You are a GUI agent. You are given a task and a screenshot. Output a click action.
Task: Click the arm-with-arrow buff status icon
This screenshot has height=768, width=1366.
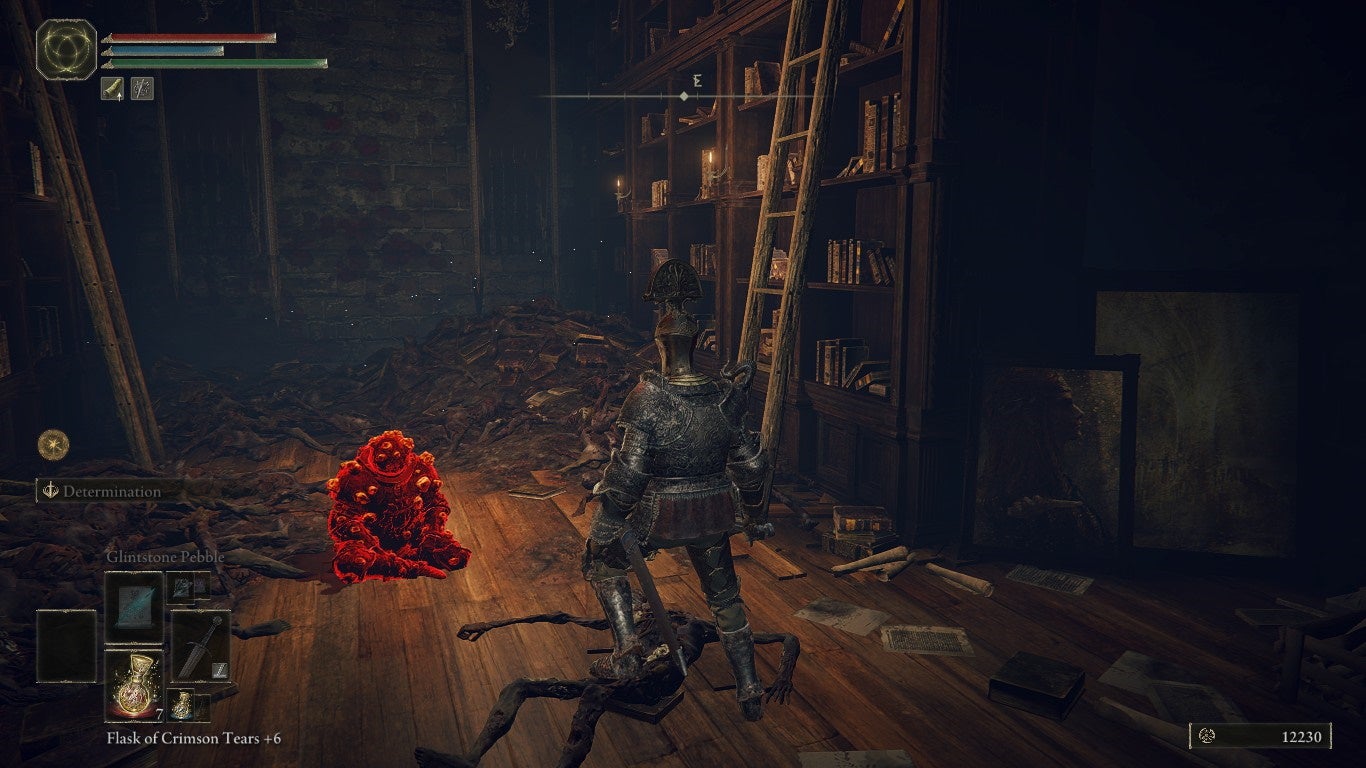click(112, 89)
